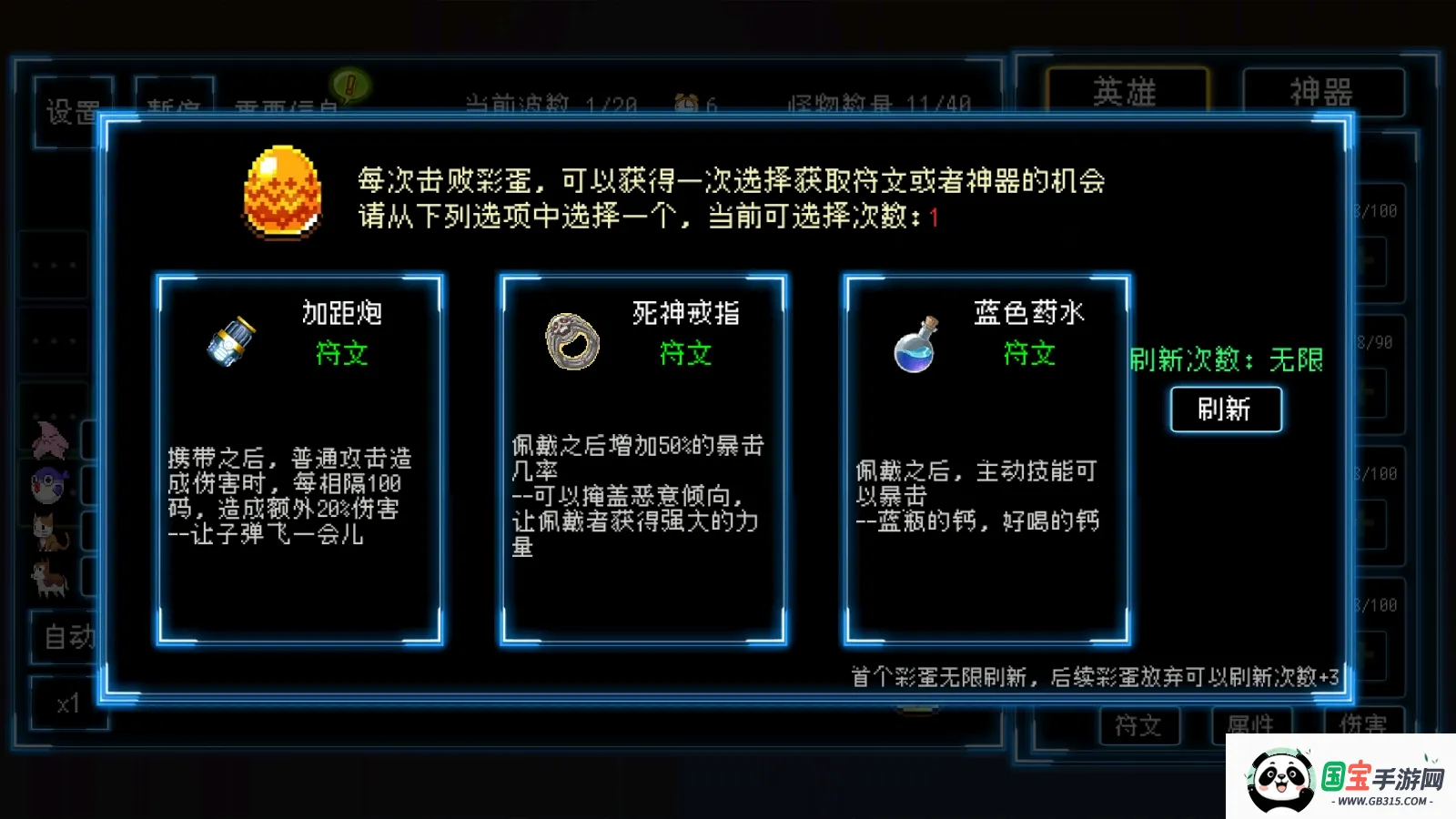Image resolution: width=1456 pixels, height=819 pixels.
Task: Switch to the 神器 tab
Action: coord(1321,90)
